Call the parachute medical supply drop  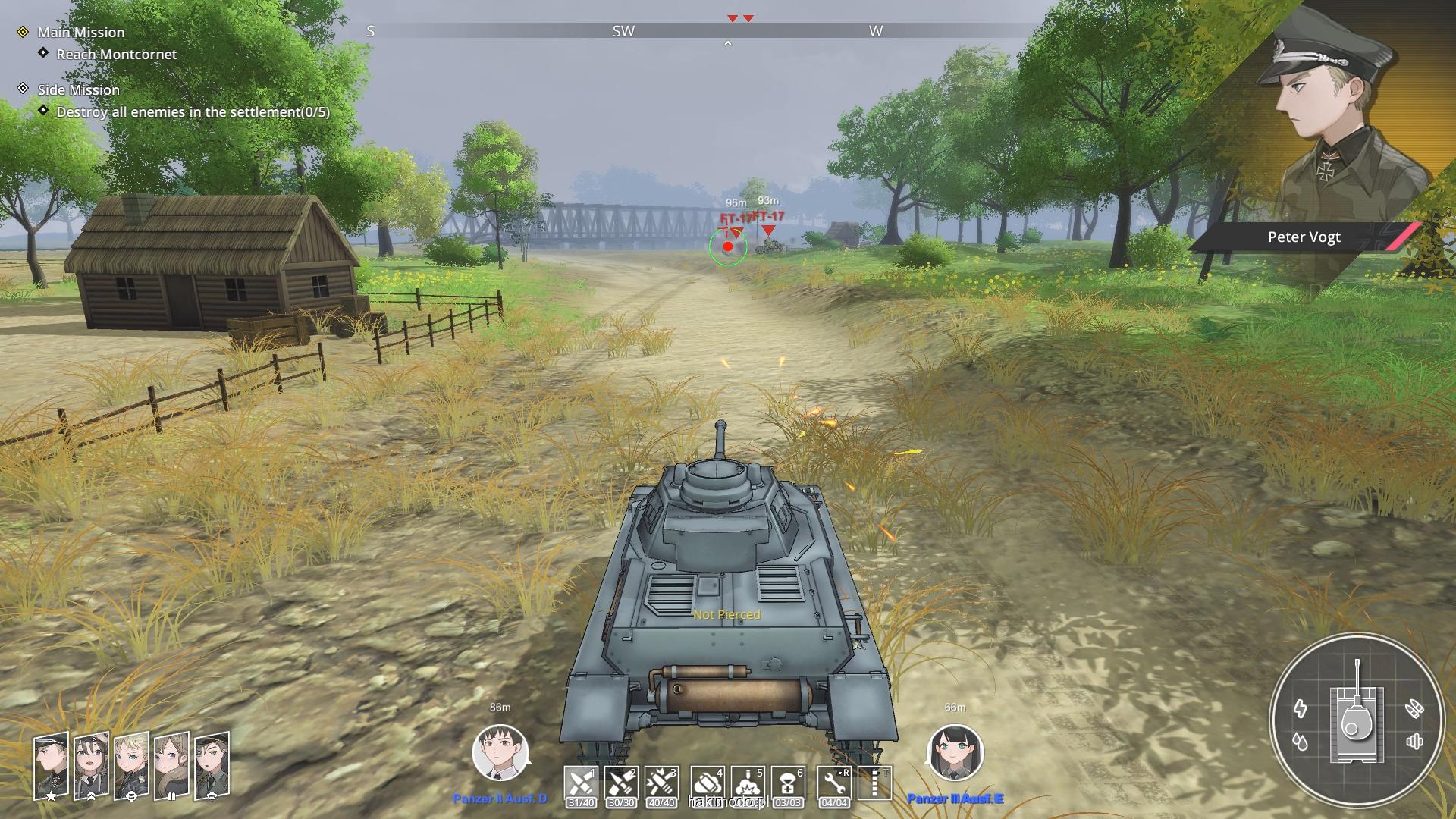click(x=788, y=783)
